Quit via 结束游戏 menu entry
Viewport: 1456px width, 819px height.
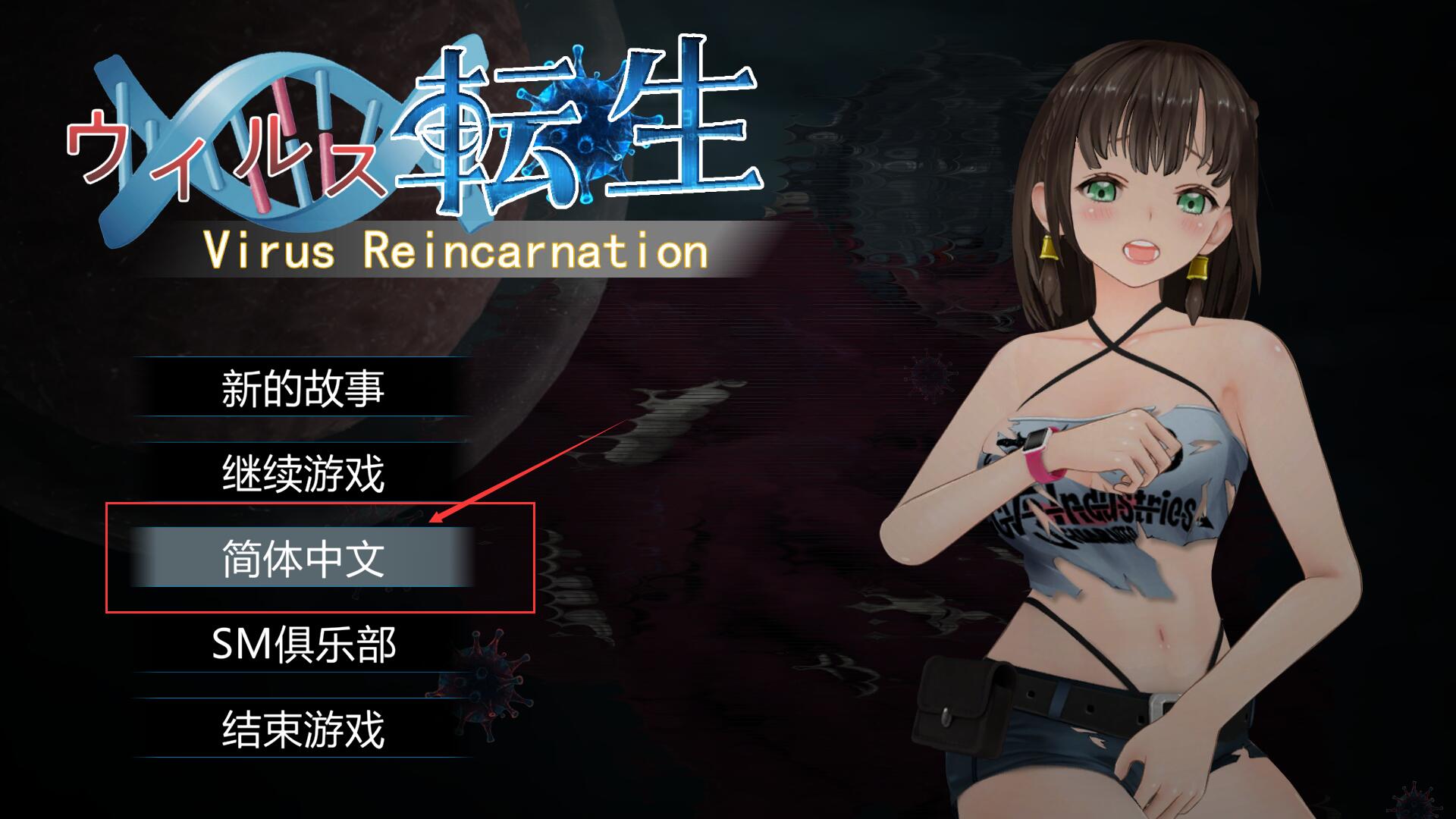click(303, 729)
